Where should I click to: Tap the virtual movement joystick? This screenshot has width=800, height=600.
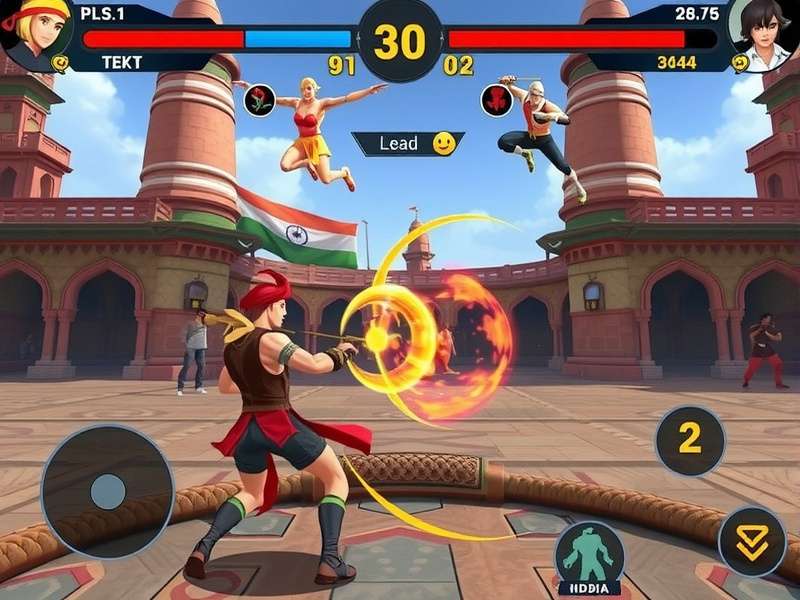tap(107, 491)
